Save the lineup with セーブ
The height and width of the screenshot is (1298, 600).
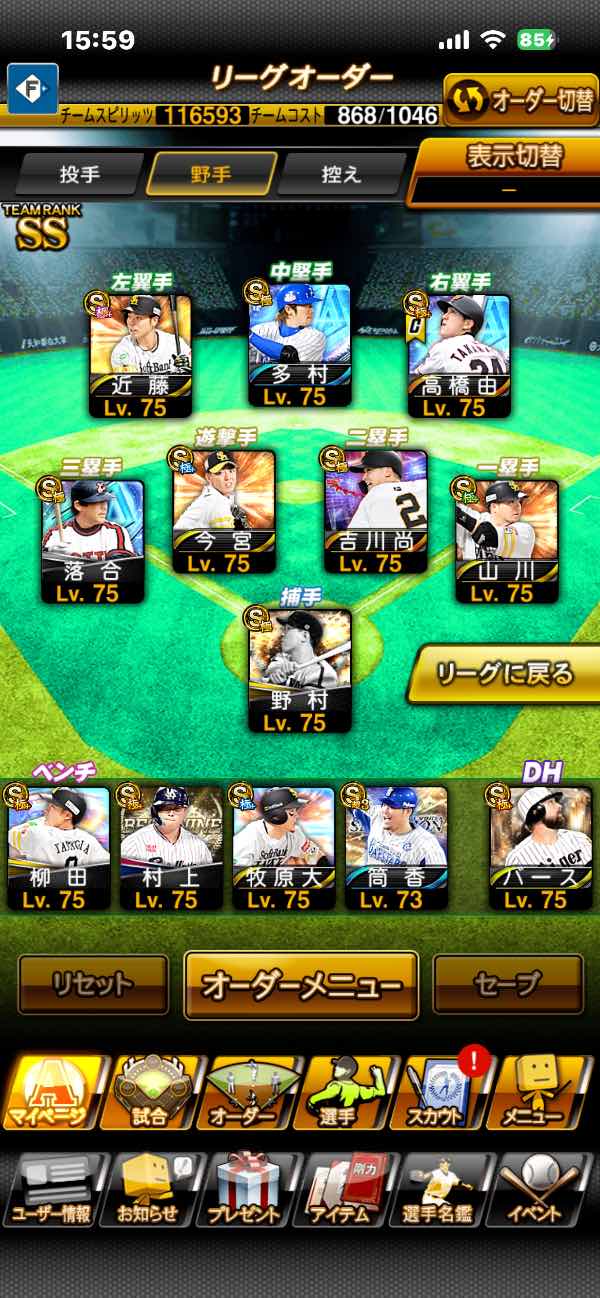point(507,985)
